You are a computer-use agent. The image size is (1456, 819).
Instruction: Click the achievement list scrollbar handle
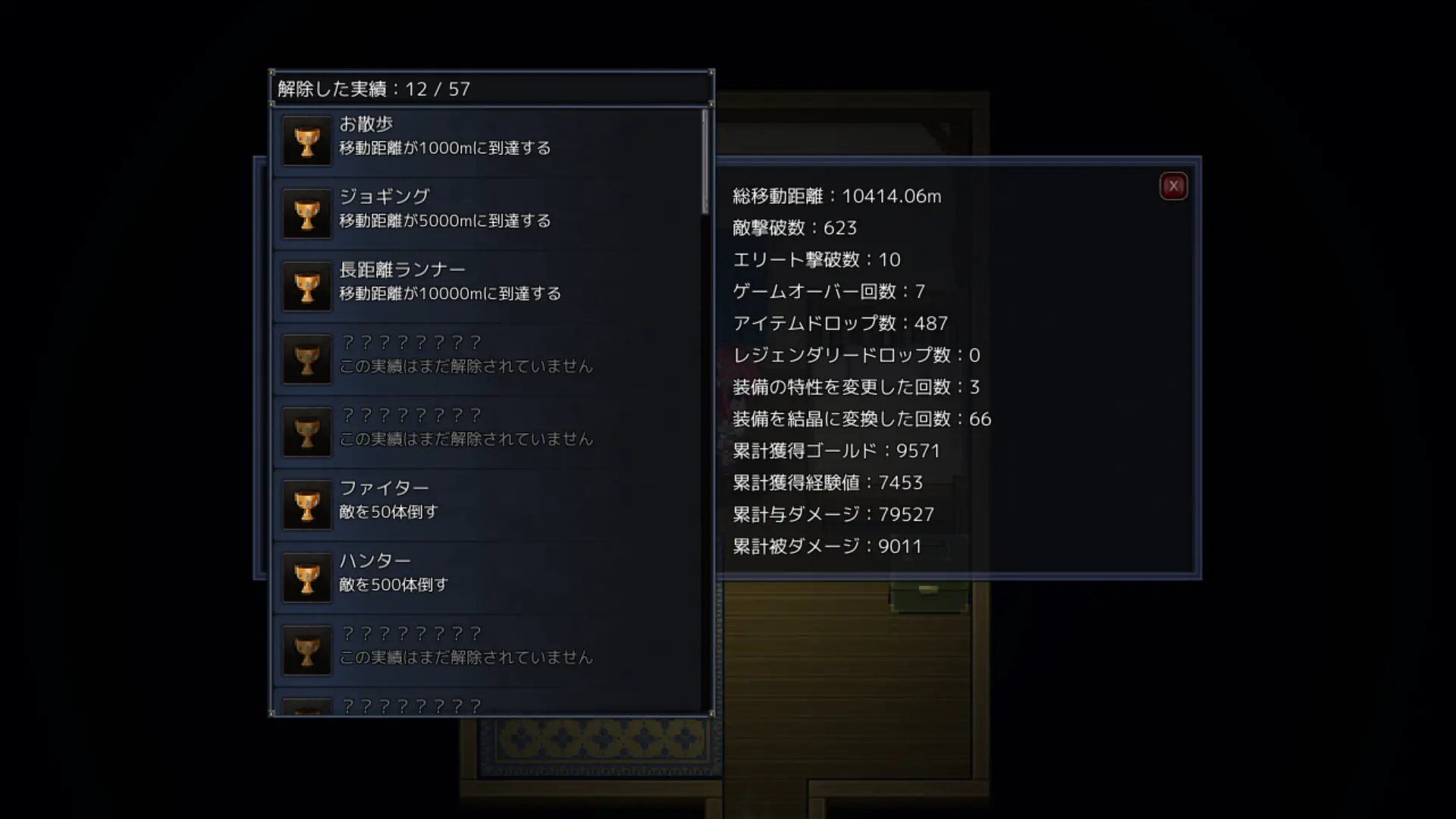(x=704, y=162)
